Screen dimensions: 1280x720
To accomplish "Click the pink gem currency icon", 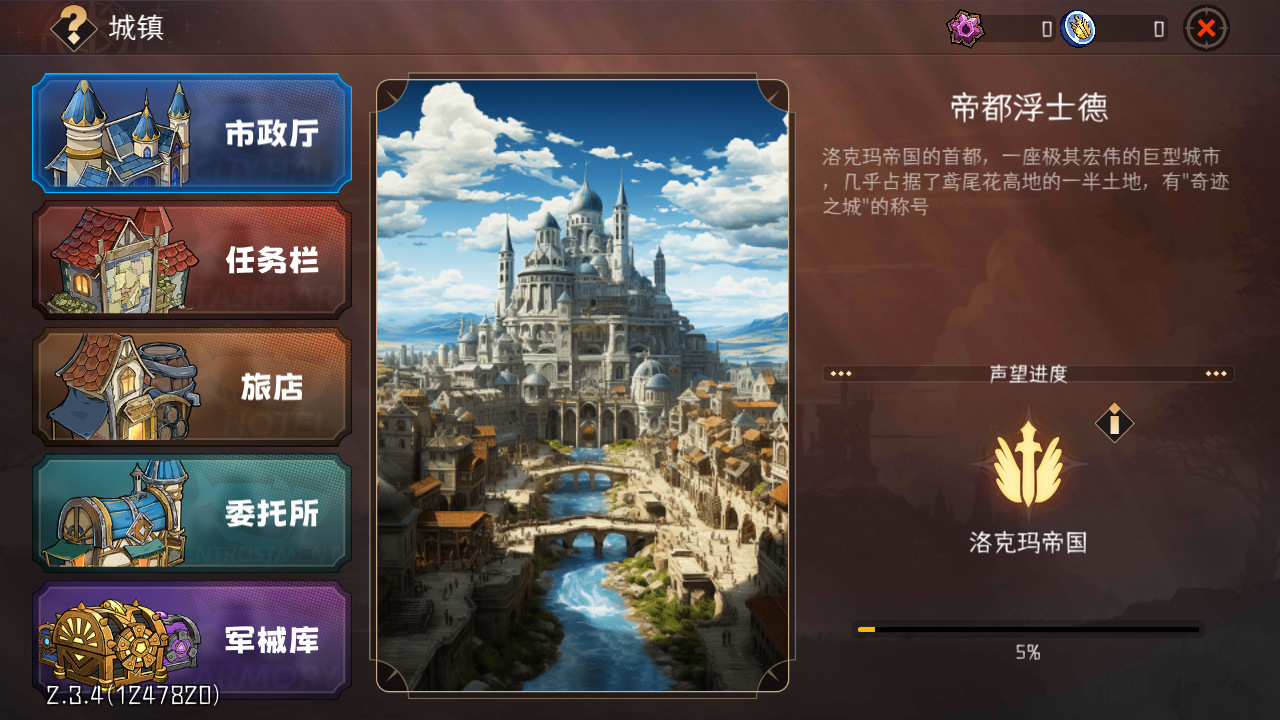I will click(x=967, y=28).
